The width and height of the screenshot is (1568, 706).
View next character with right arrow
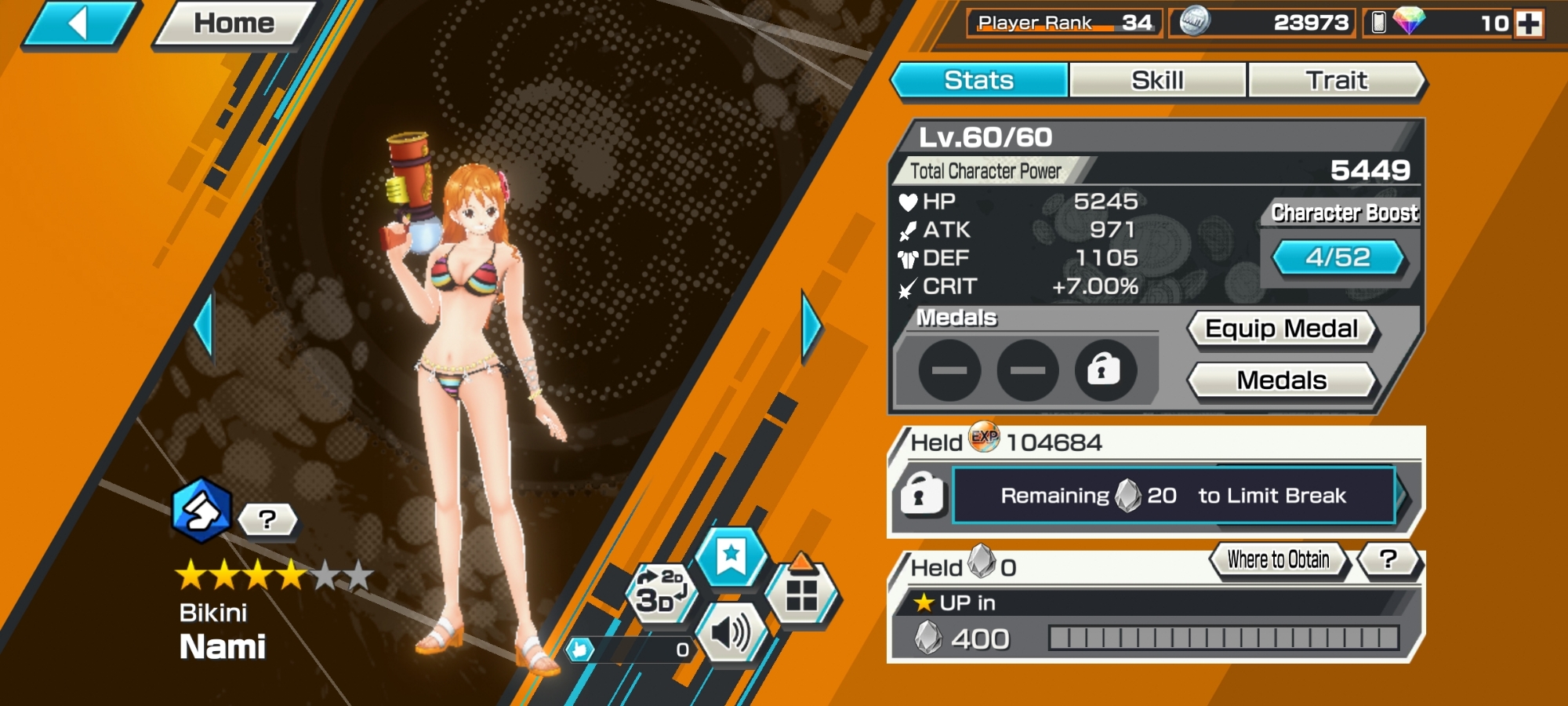point(811,326)
